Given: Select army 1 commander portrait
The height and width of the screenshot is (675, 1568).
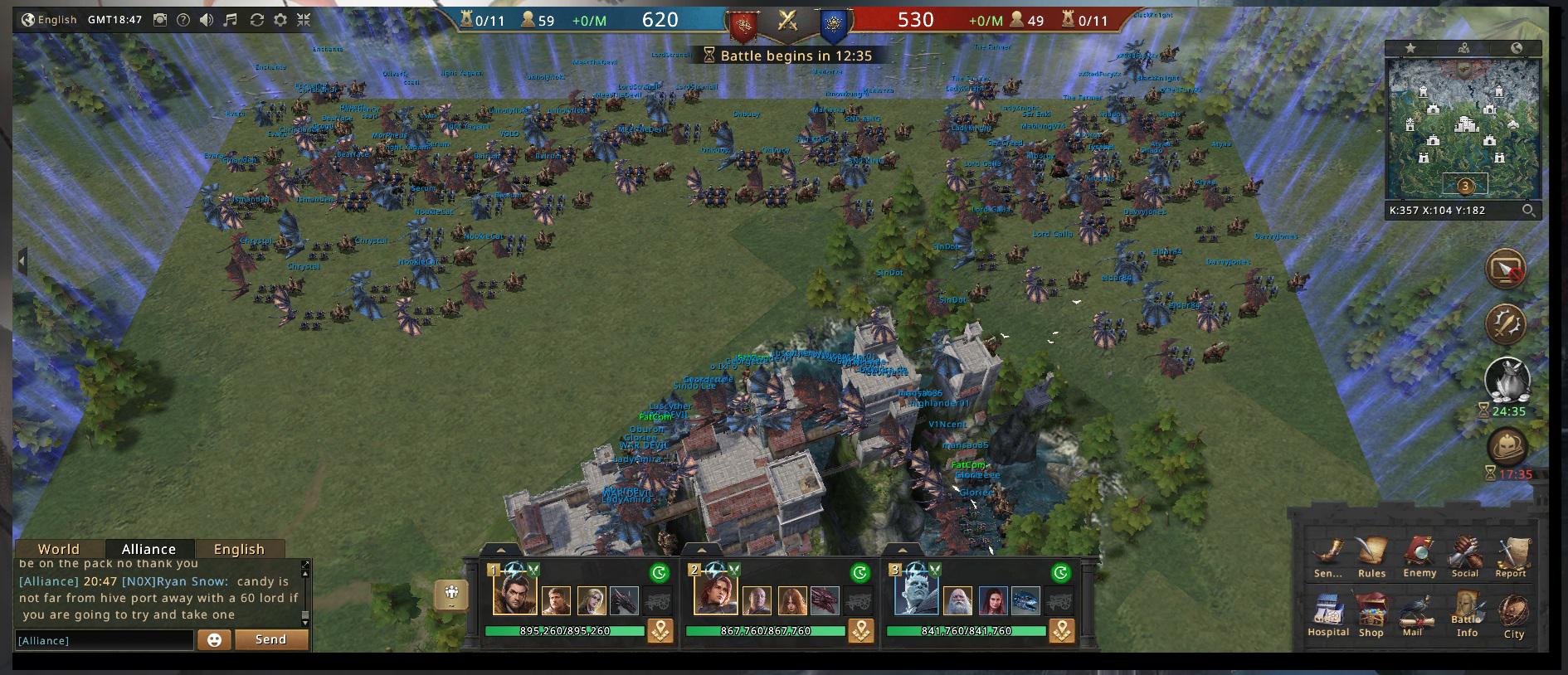Looking at the screenshot, I should [x=514, y=595].
